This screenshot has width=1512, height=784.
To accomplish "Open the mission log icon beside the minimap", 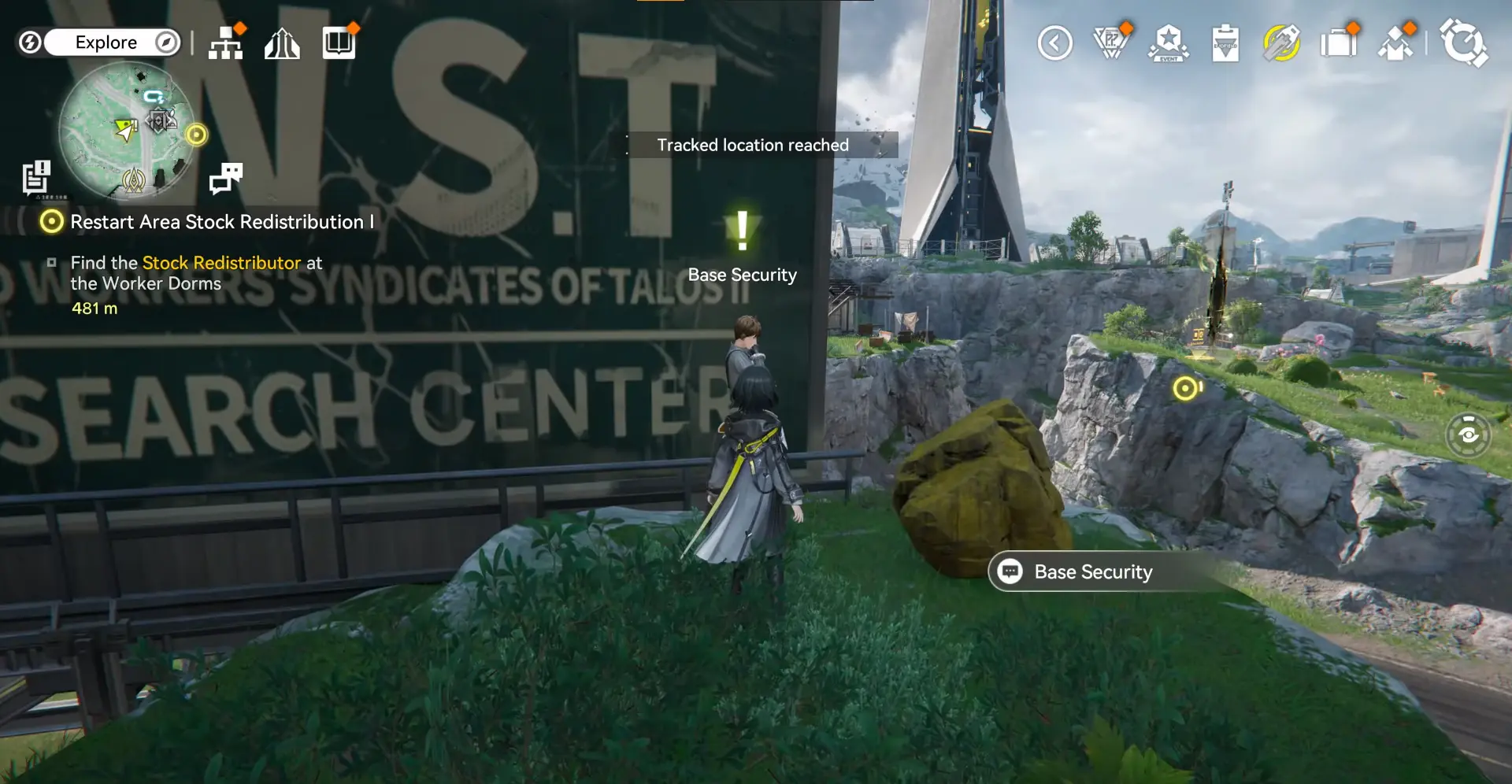I will [35, 178].
